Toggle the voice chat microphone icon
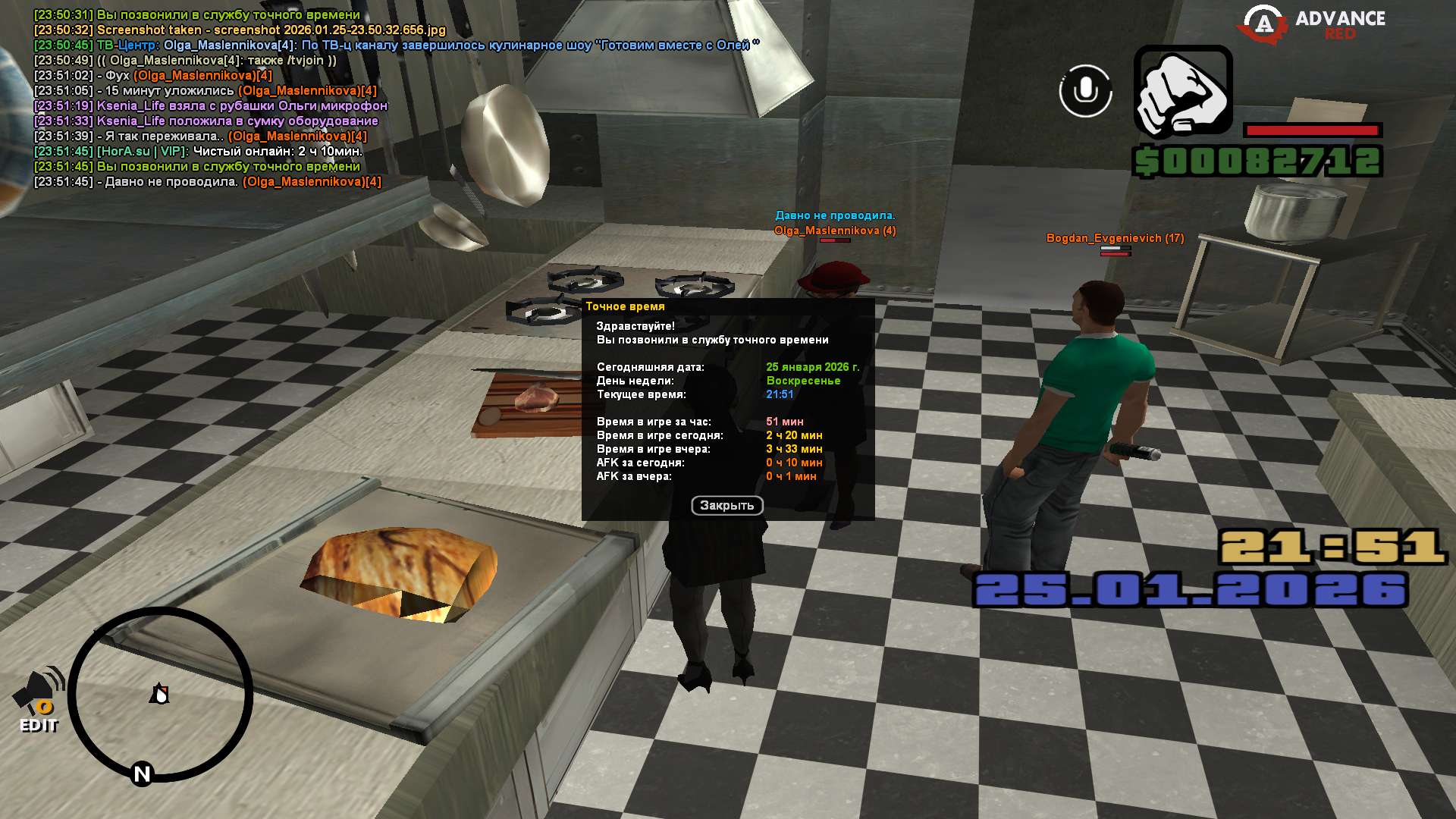The height and width of the screenshot is (819, 1456). [x=1085, y=91]
